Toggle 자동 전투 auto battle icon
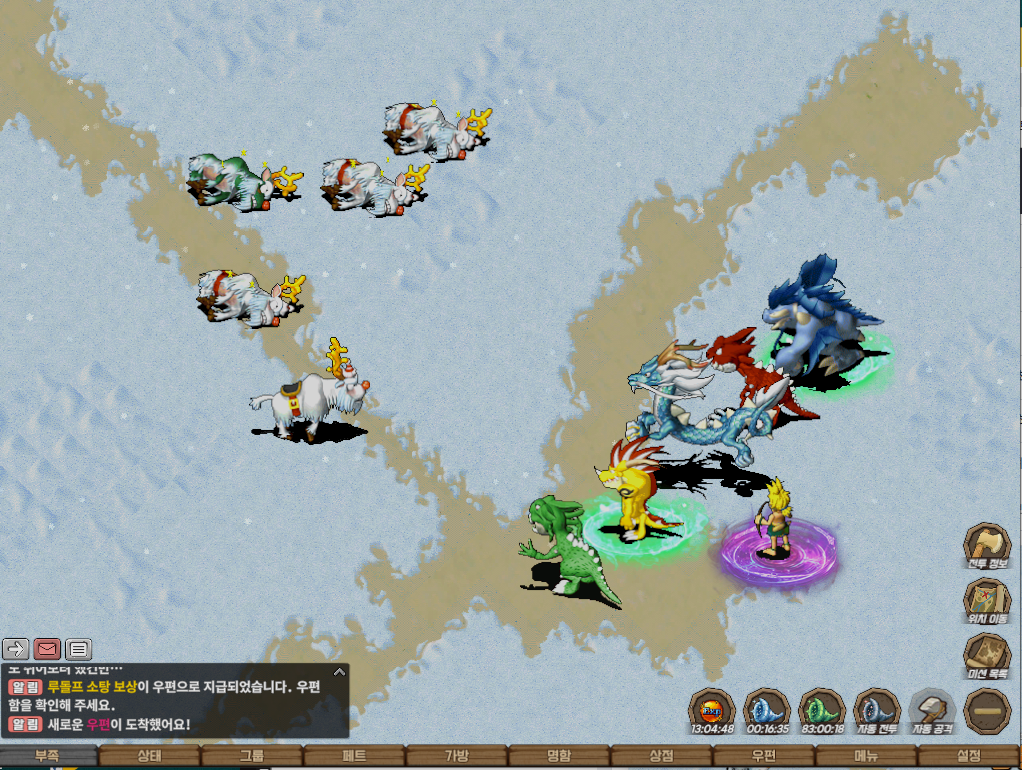Viewport: 1022px width, 770px height. (x=877, y=711)
